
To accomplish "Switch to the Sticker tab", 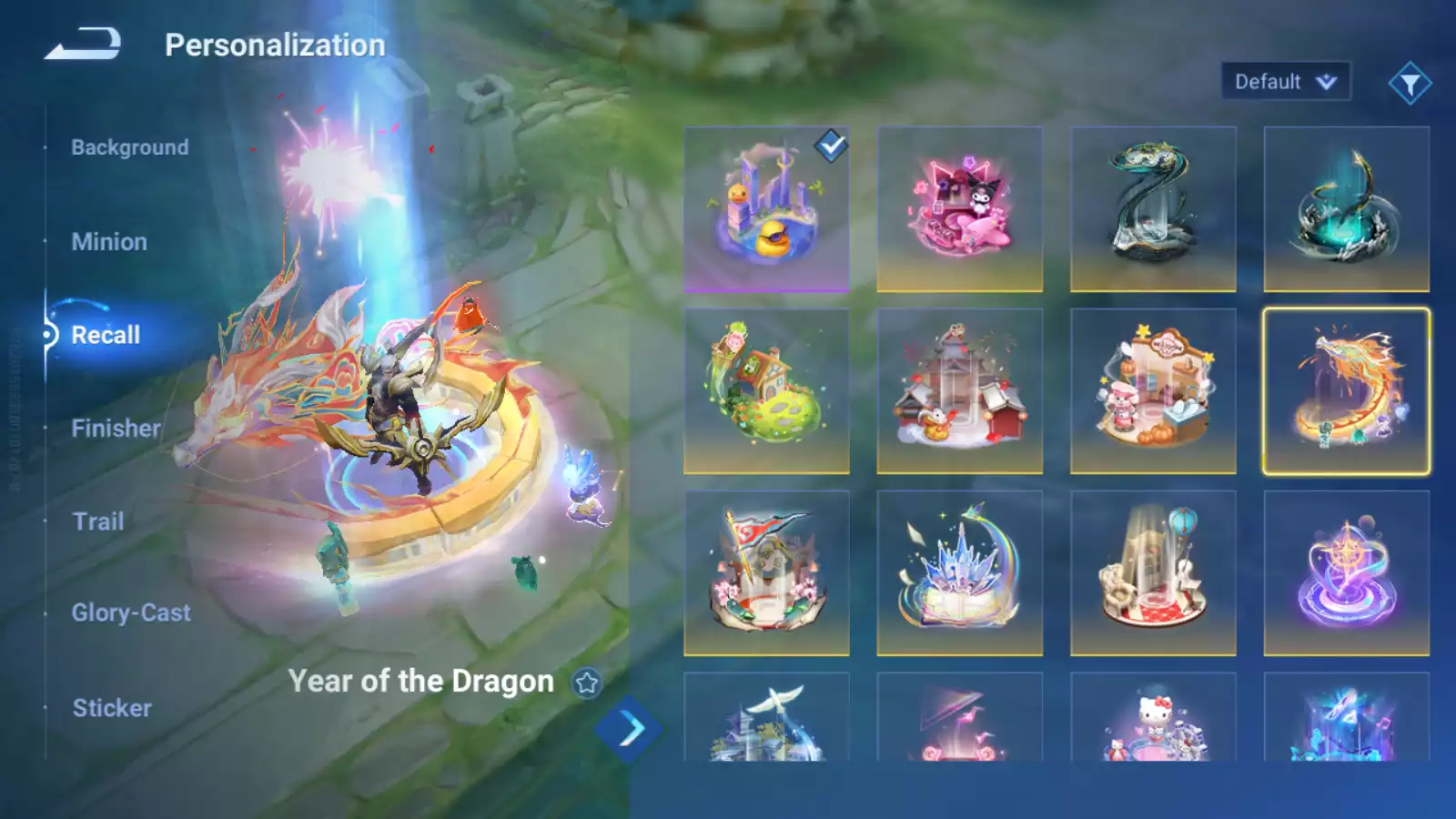I will pos(112,708).
